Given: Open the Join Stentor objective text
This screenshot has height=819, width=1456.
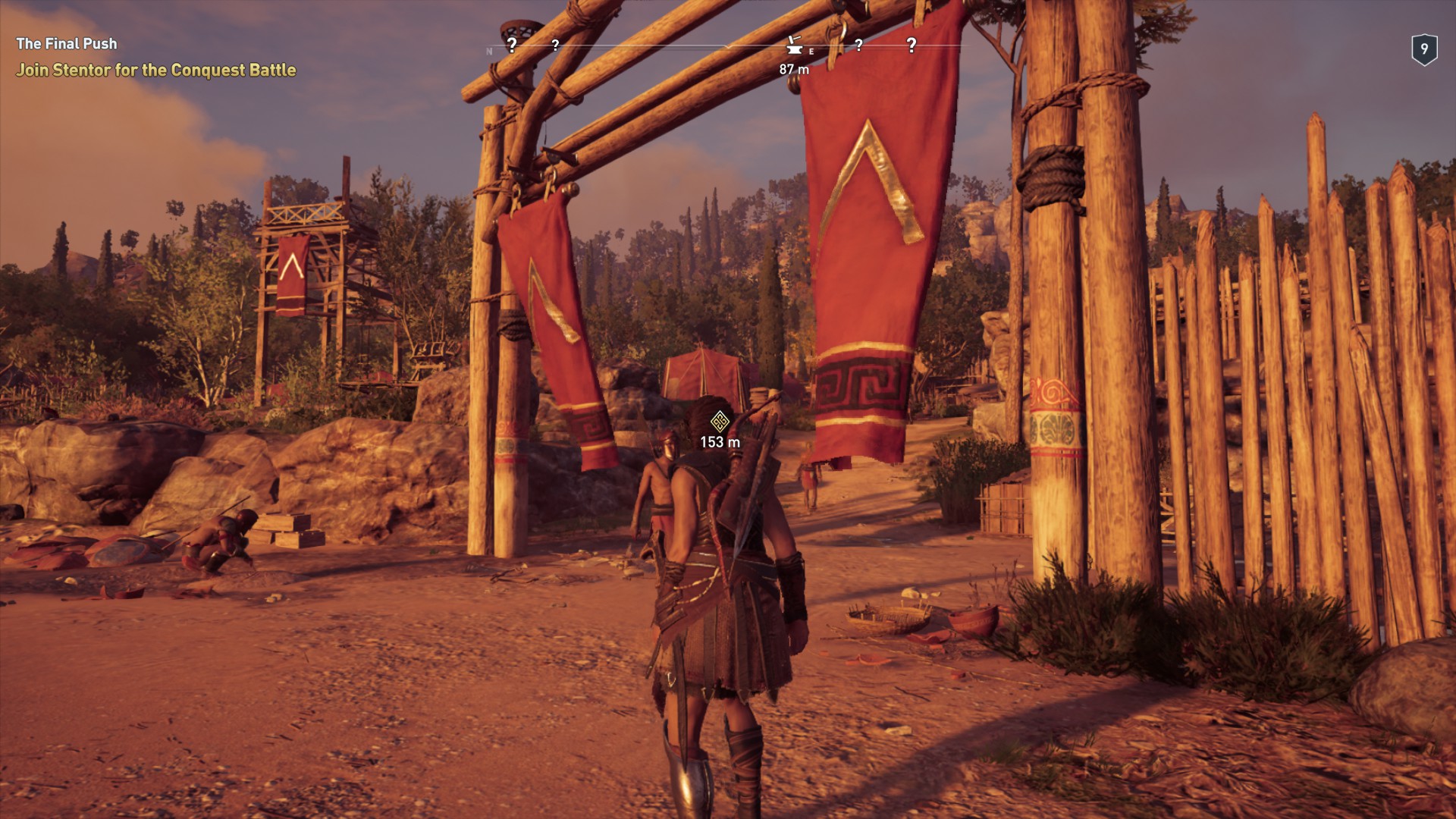Looking at the screenshot, I should pos(156,71).
